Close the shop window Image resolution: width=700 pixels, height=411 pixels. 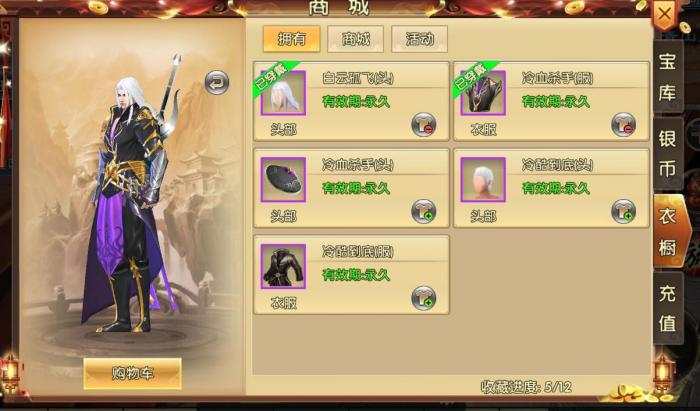tap(665, 15)
